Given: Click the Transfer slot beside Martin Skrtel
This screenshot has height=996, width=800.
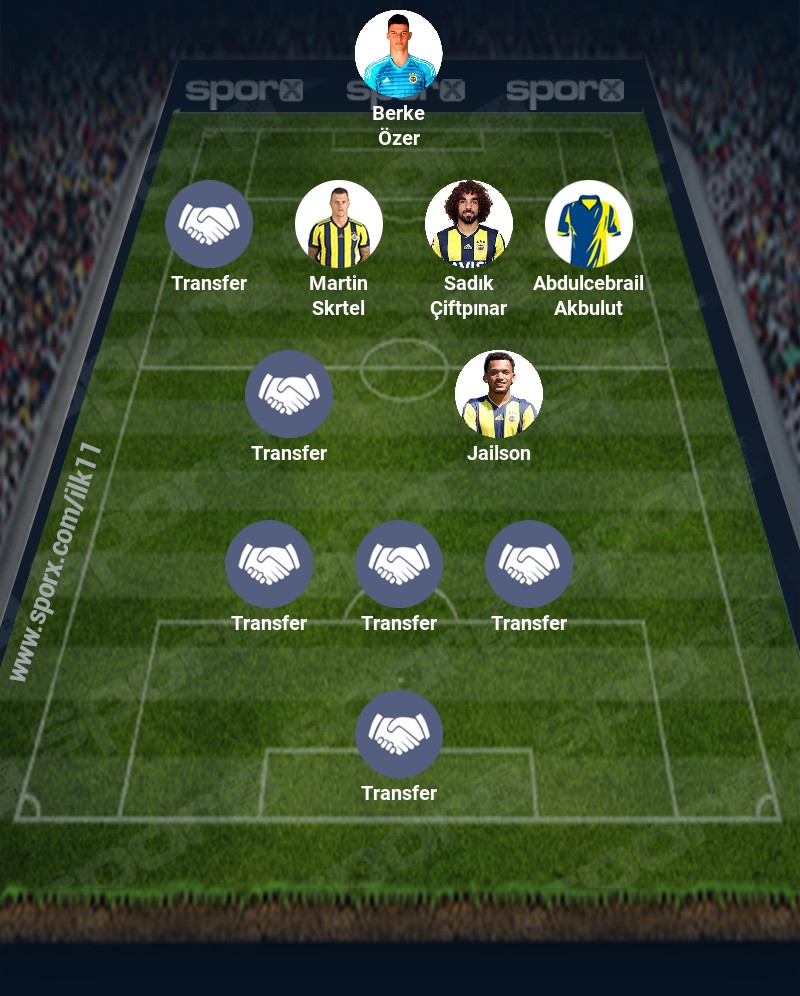Looking at the screenshot, I should click(x=208, y=224).
